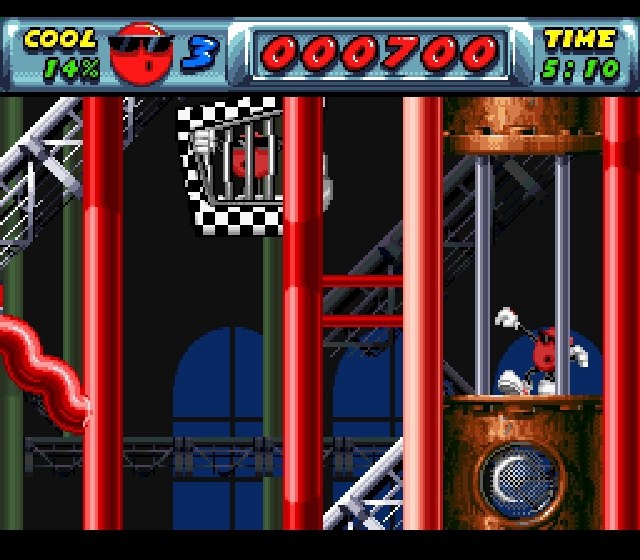This screenshot has width=640, height=560.
Task: Click the Cool Spot sunglasses face icon
Action: [141, 53]
